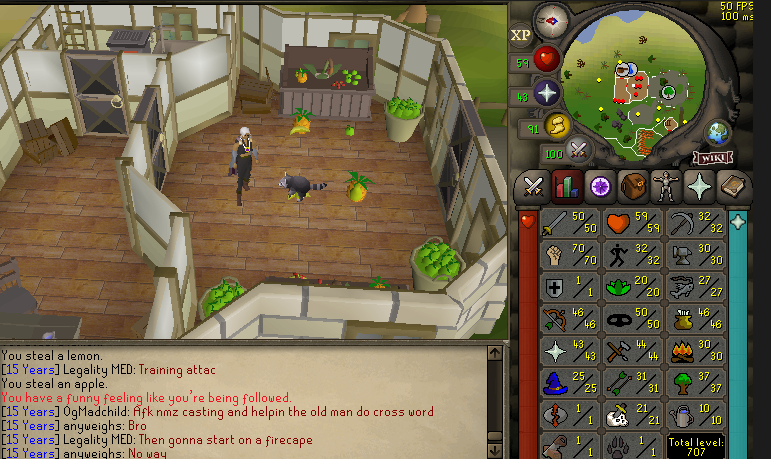
Task: Open the Inventory backpack tab
Action: (633, 187)
